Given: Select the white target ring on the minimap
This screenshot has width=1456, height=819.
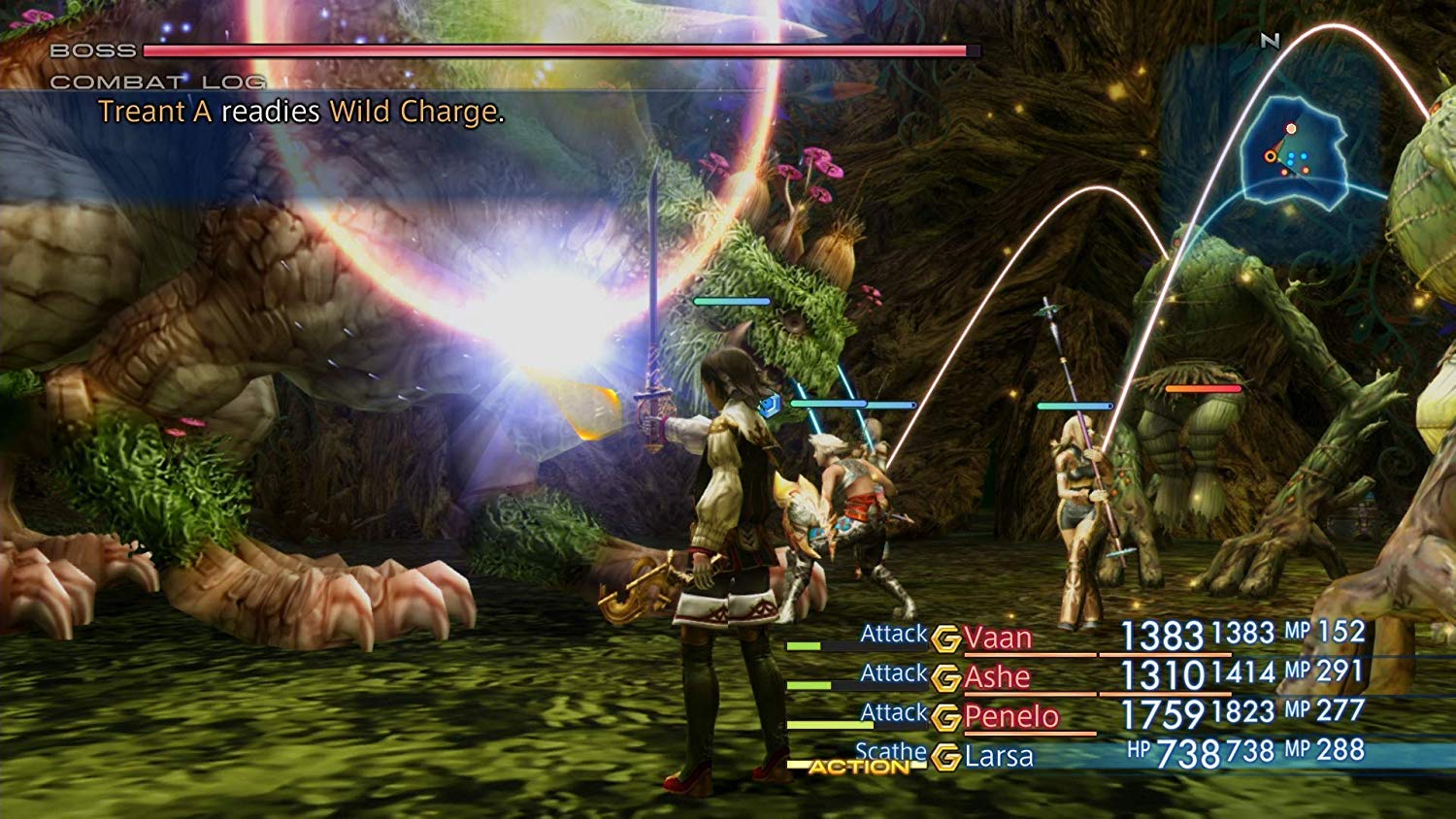Looking at the screenshot, I should pos(1291,129).
